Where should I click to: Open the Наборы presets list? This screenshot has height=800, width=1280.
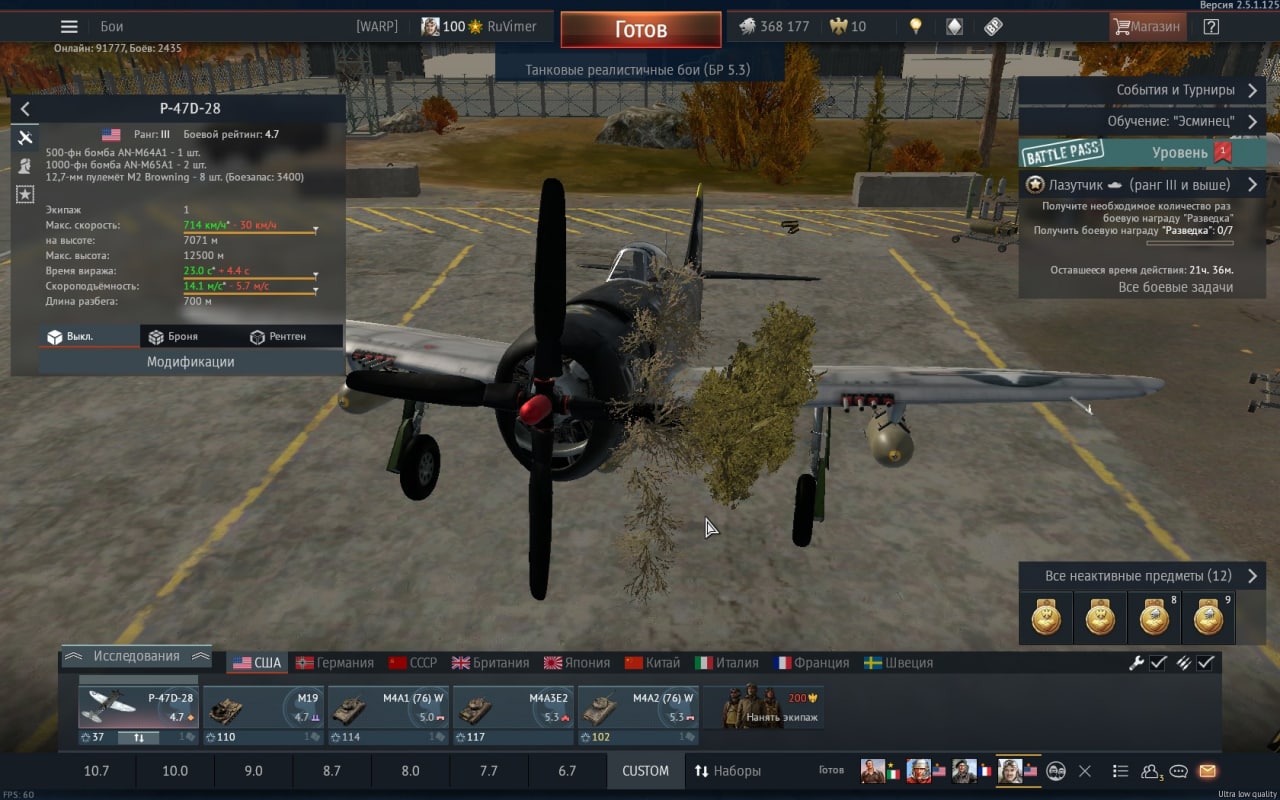click(728, 771)
